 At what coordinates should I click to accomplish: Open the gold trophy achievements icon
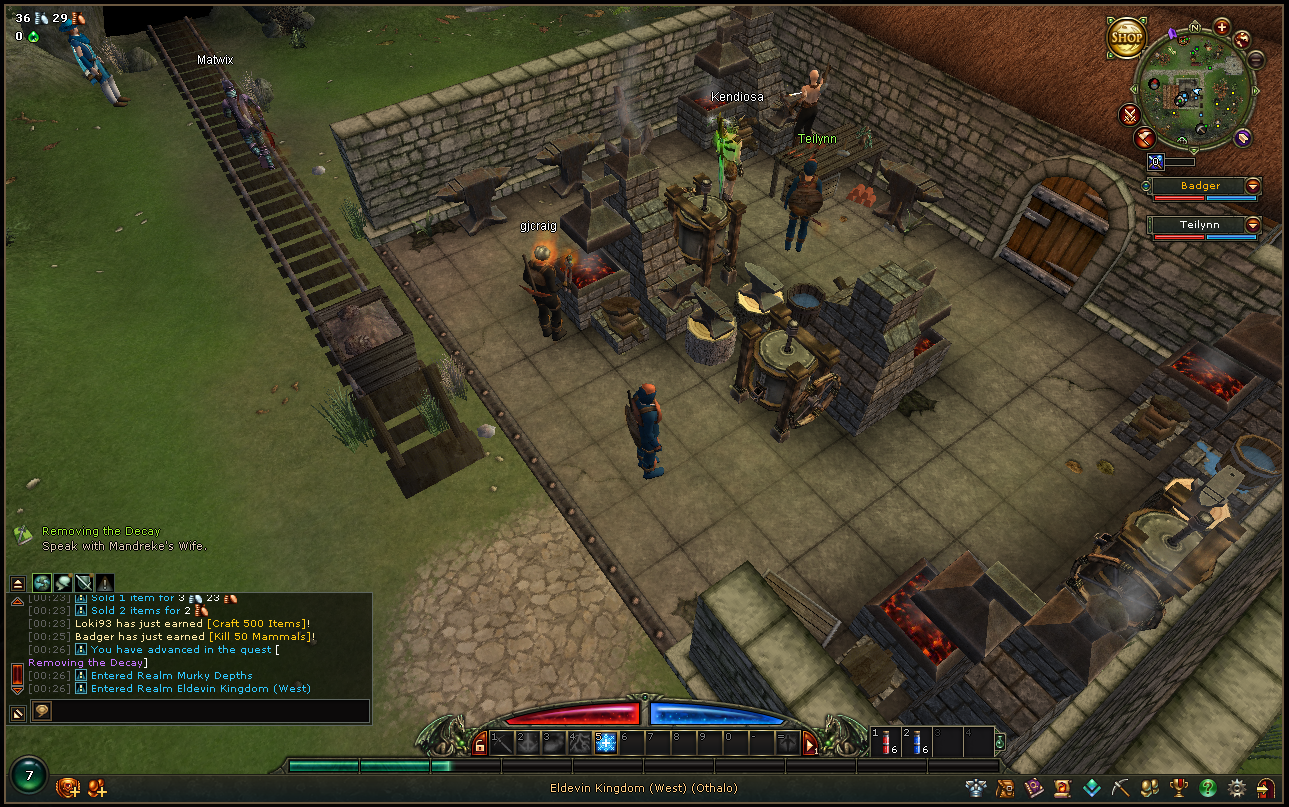click(x=1179, y=788)
